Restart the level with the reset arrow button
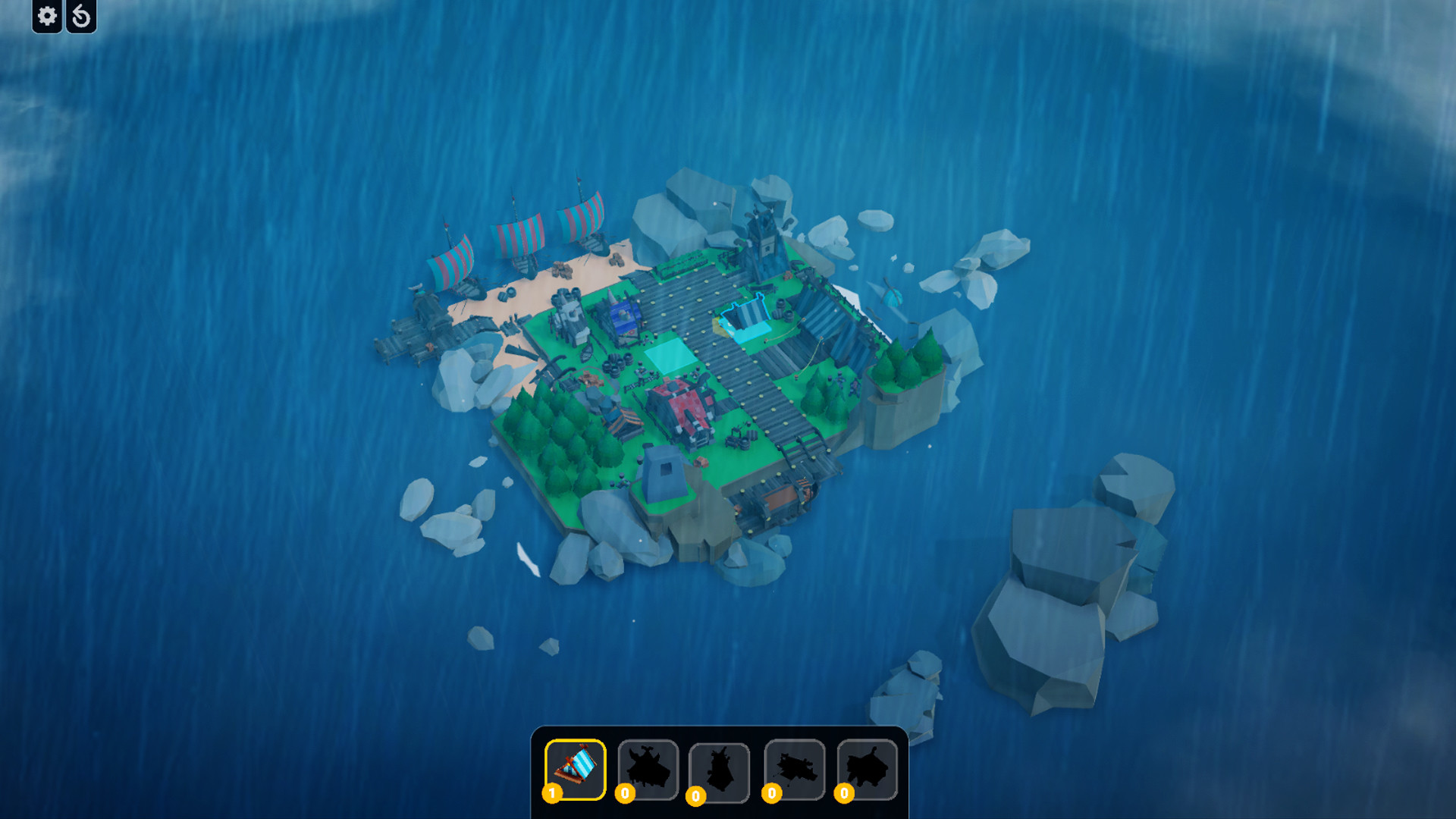 coord(82,16)
